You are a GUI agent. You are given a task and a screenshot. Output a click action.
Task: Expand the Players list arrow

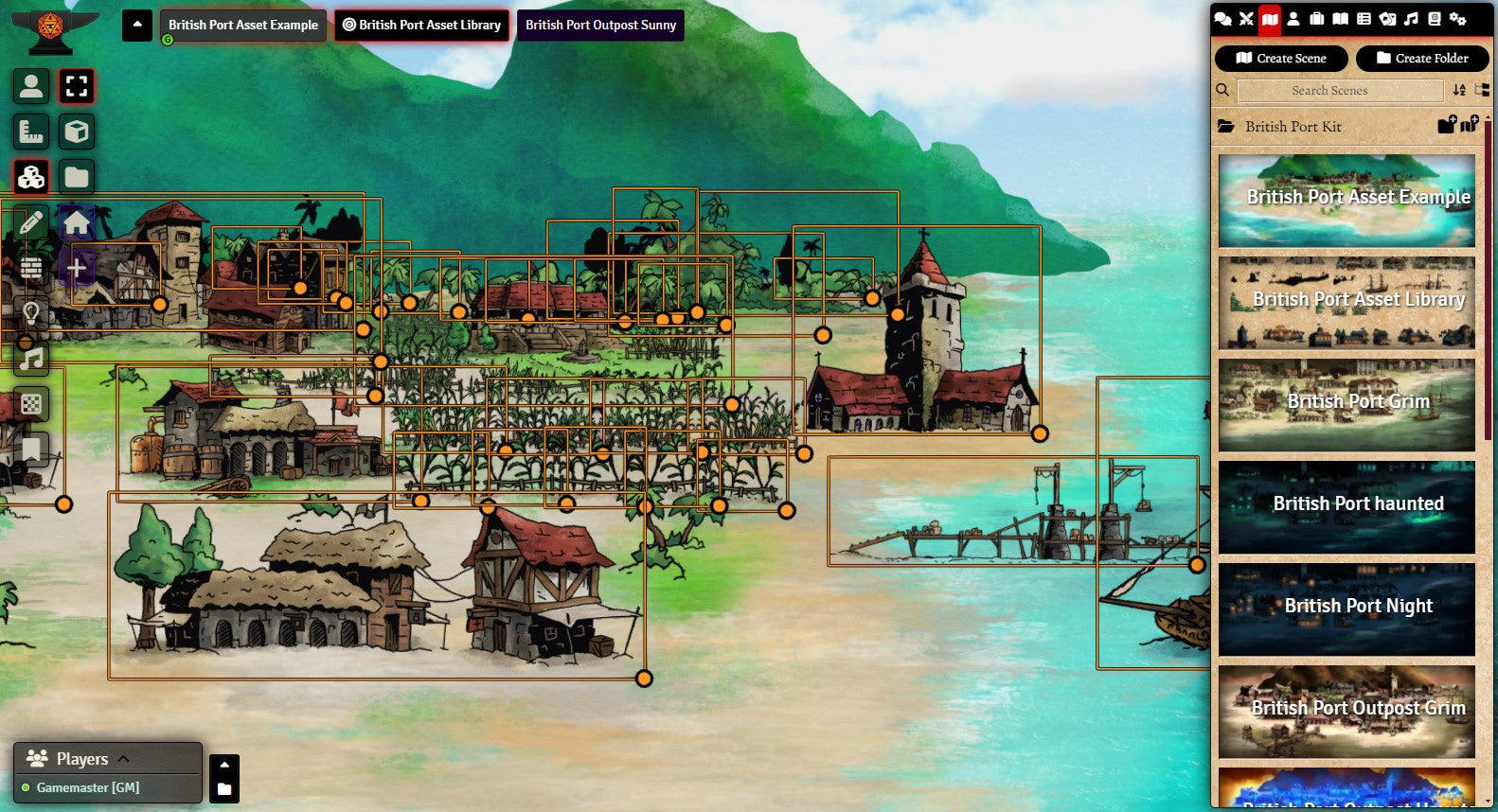[123, 758]
